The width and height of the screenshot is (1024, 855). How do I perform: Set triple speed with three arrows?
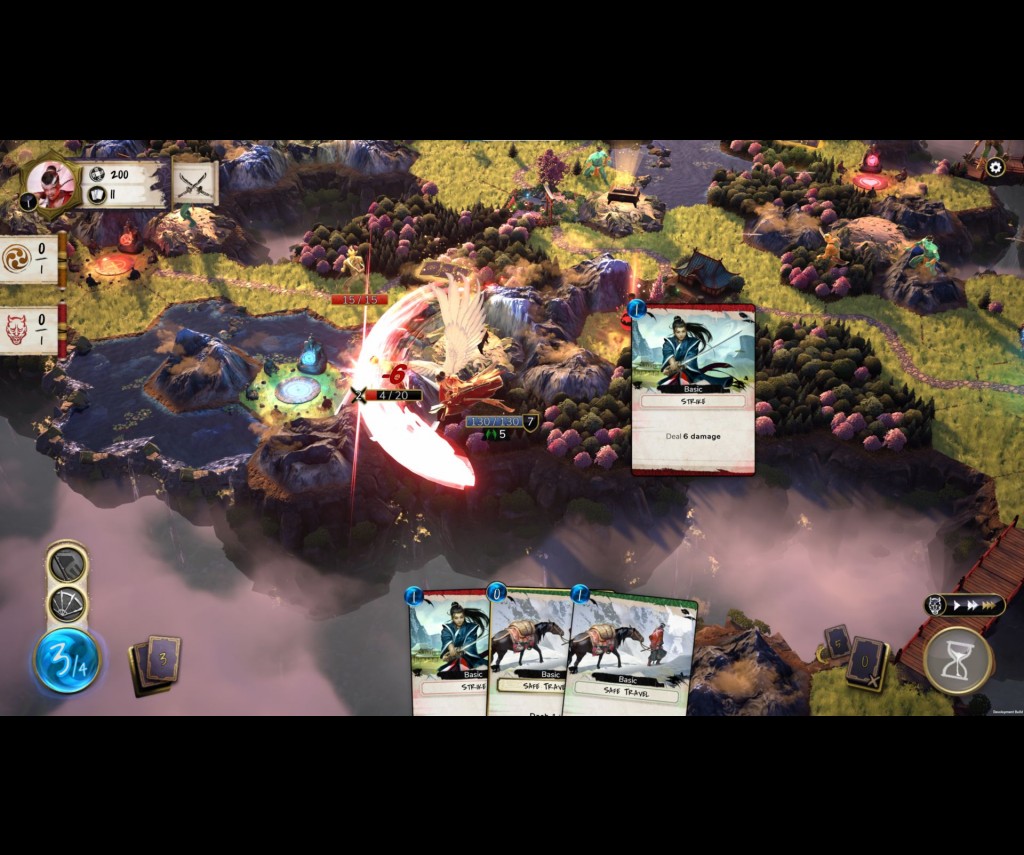(993, 605)
